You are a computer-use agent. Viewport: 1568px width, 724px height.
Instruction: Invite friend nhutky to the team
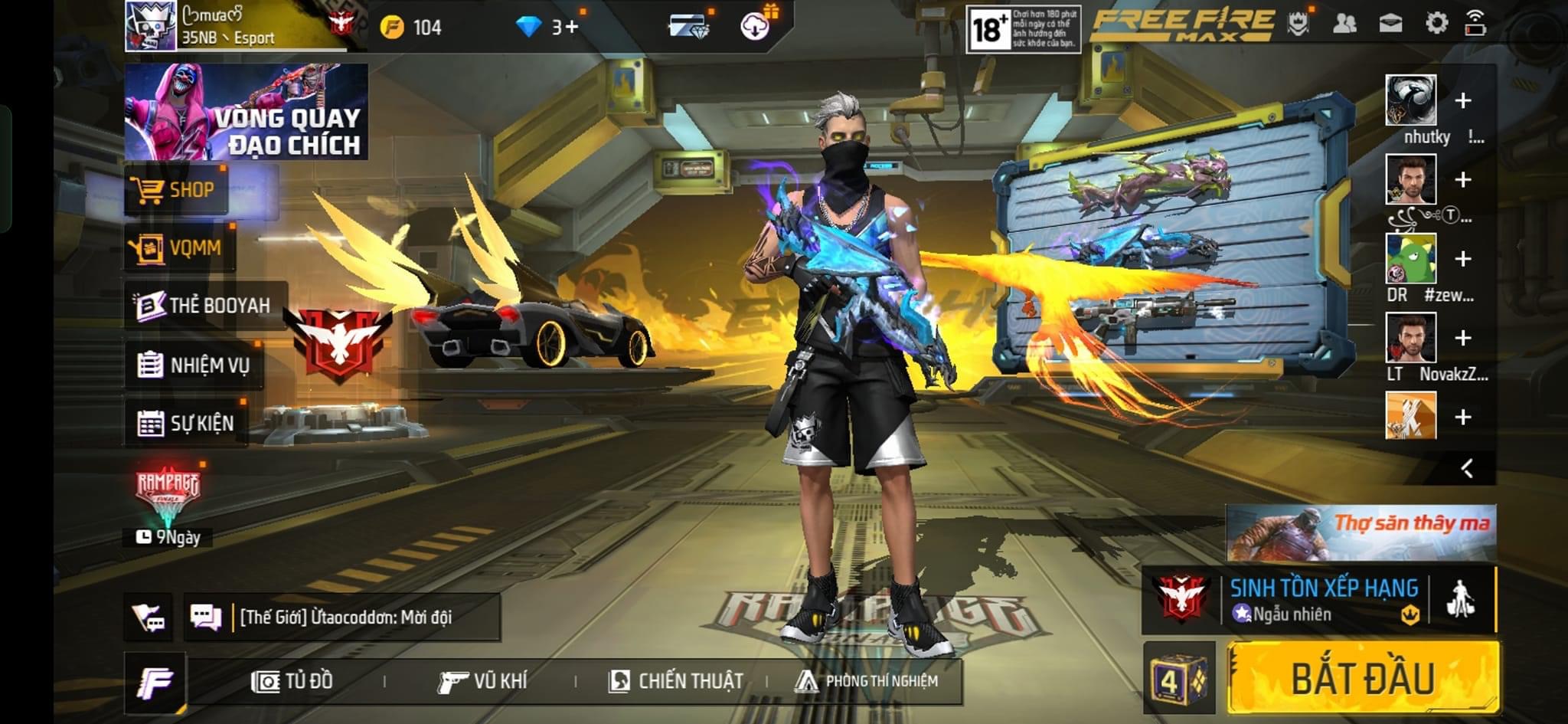click(x=1462, y=100)
